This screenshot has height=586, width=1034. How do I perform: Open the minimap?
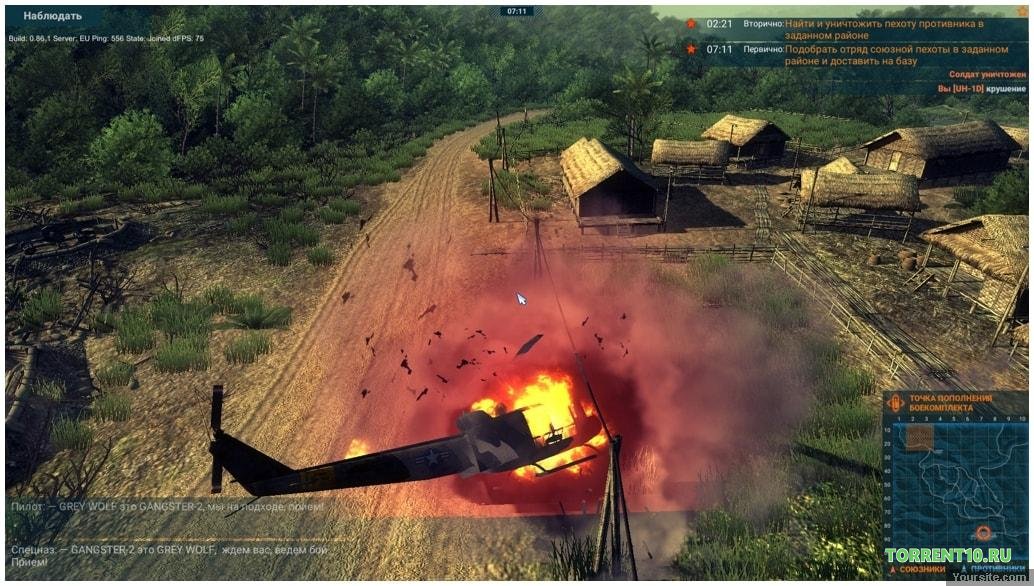[x=954, y=485]
